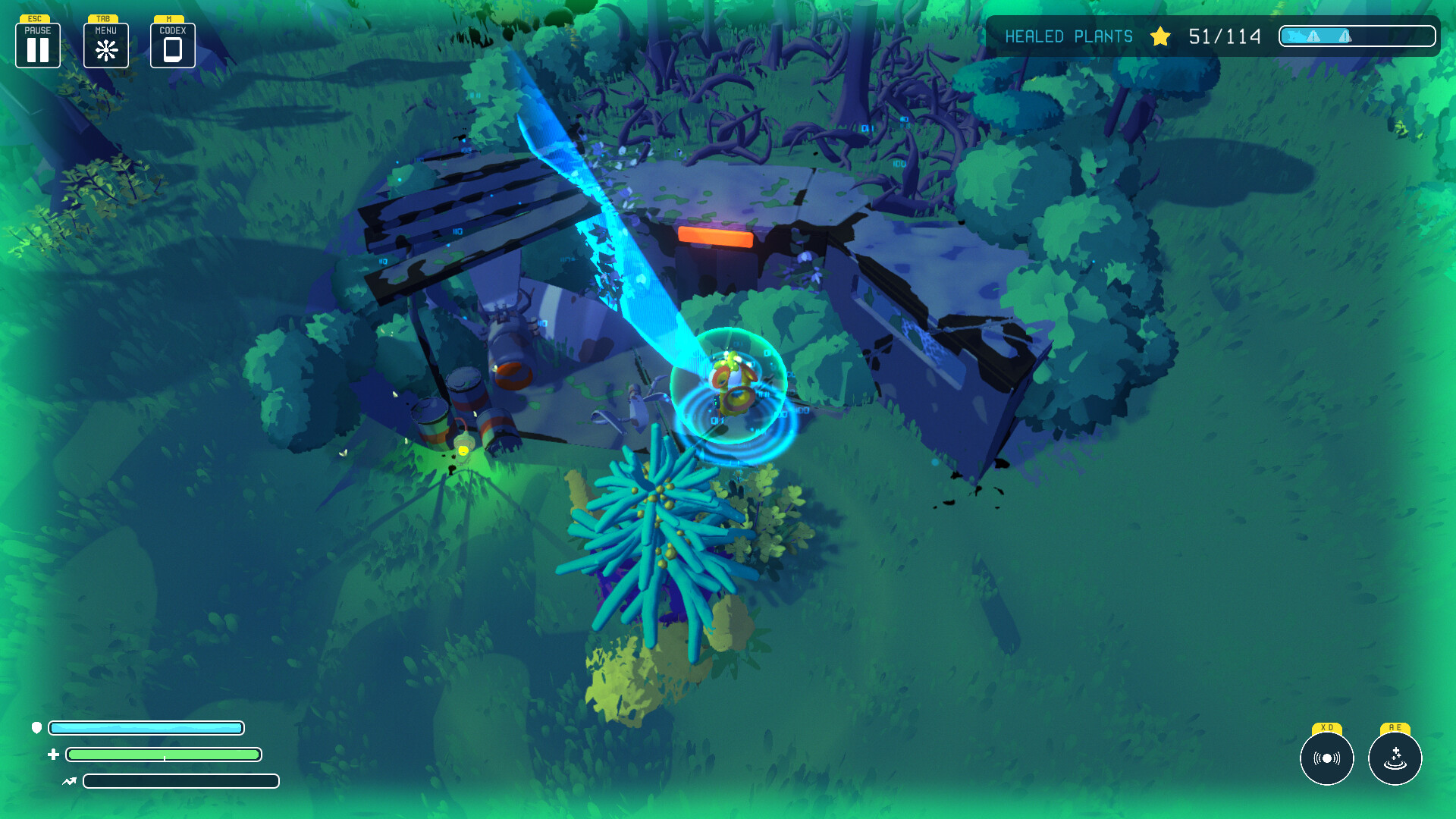Click the yellow star beside Healed Plants
This screenshot has height=819, width=1456.
point(1160,36)
